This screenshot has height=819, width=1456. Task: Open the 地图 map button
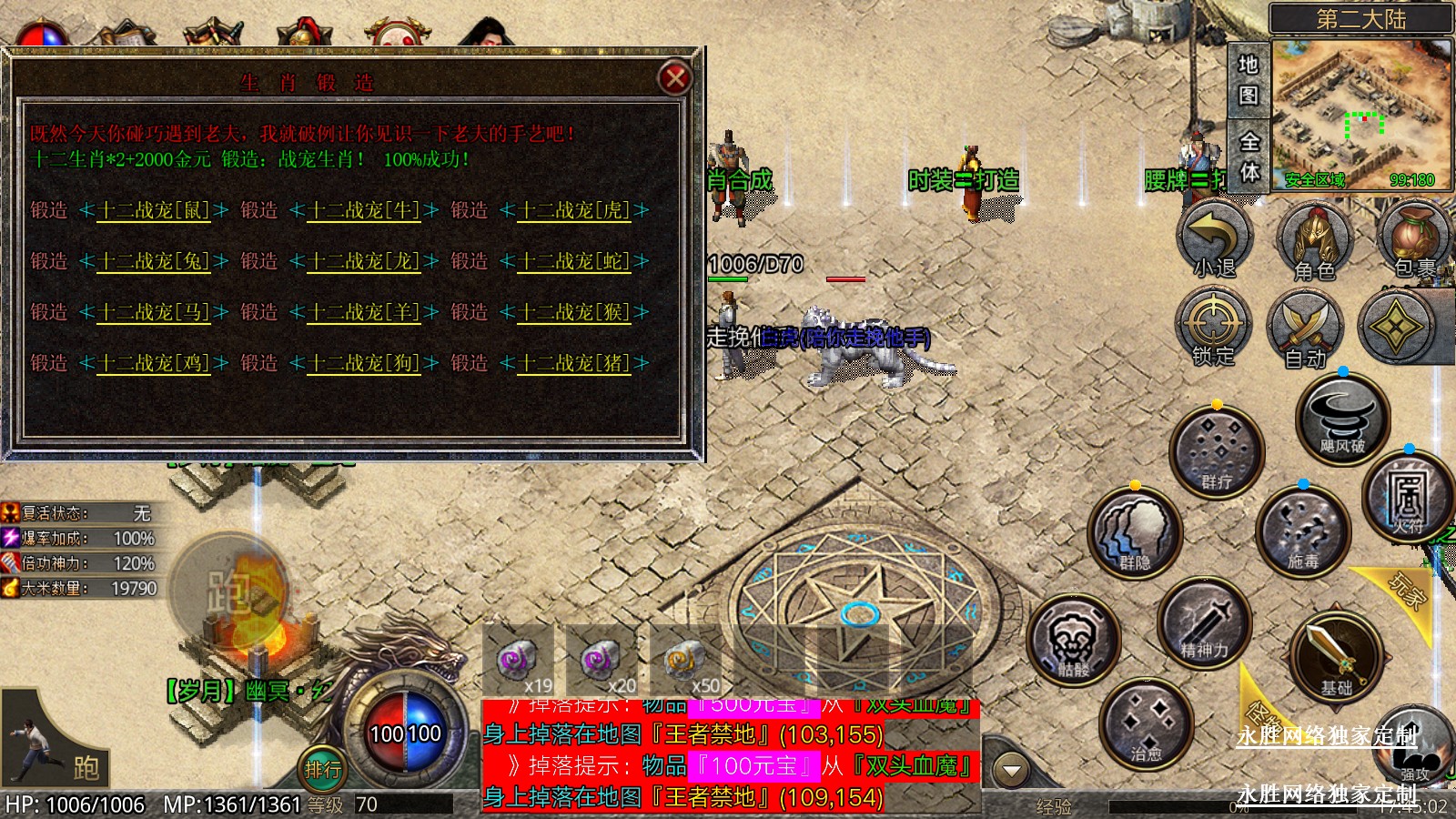[1248, 79]
